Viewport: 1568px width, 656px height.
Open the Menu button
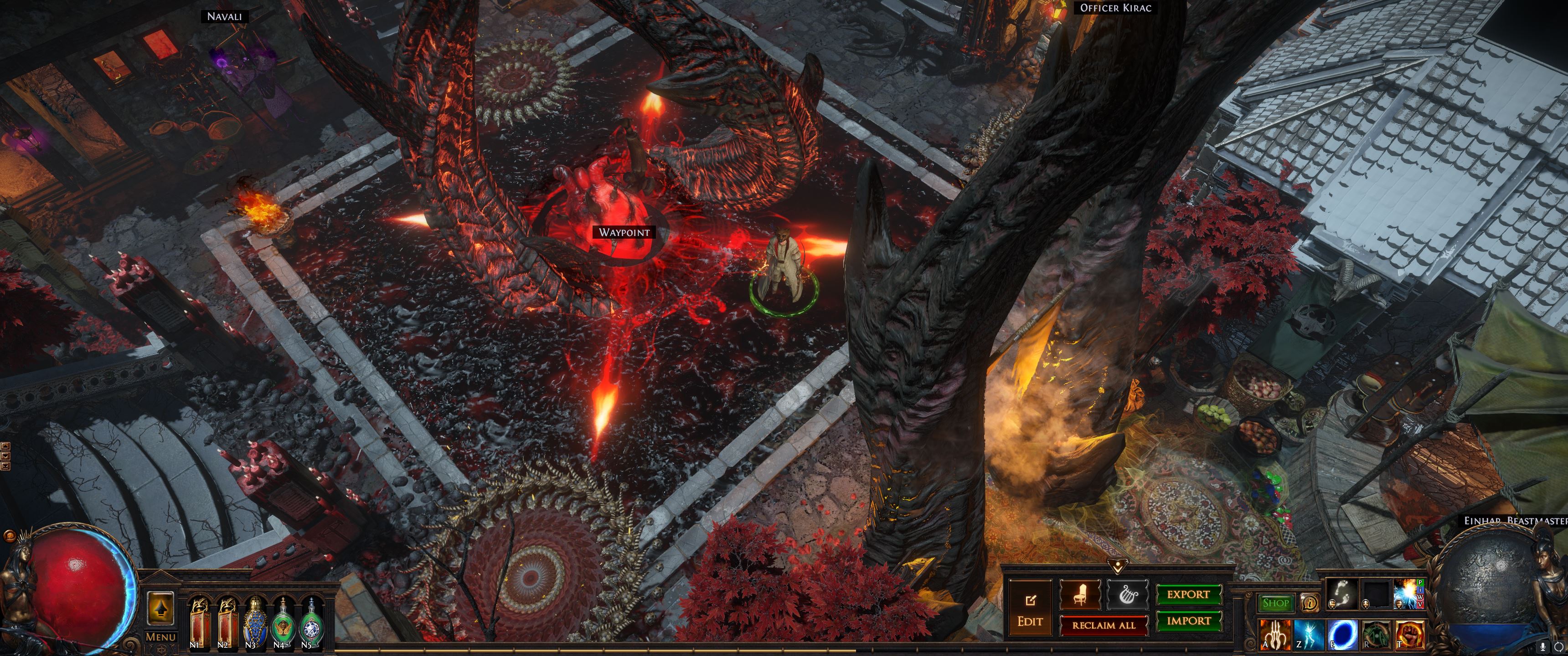161,637
